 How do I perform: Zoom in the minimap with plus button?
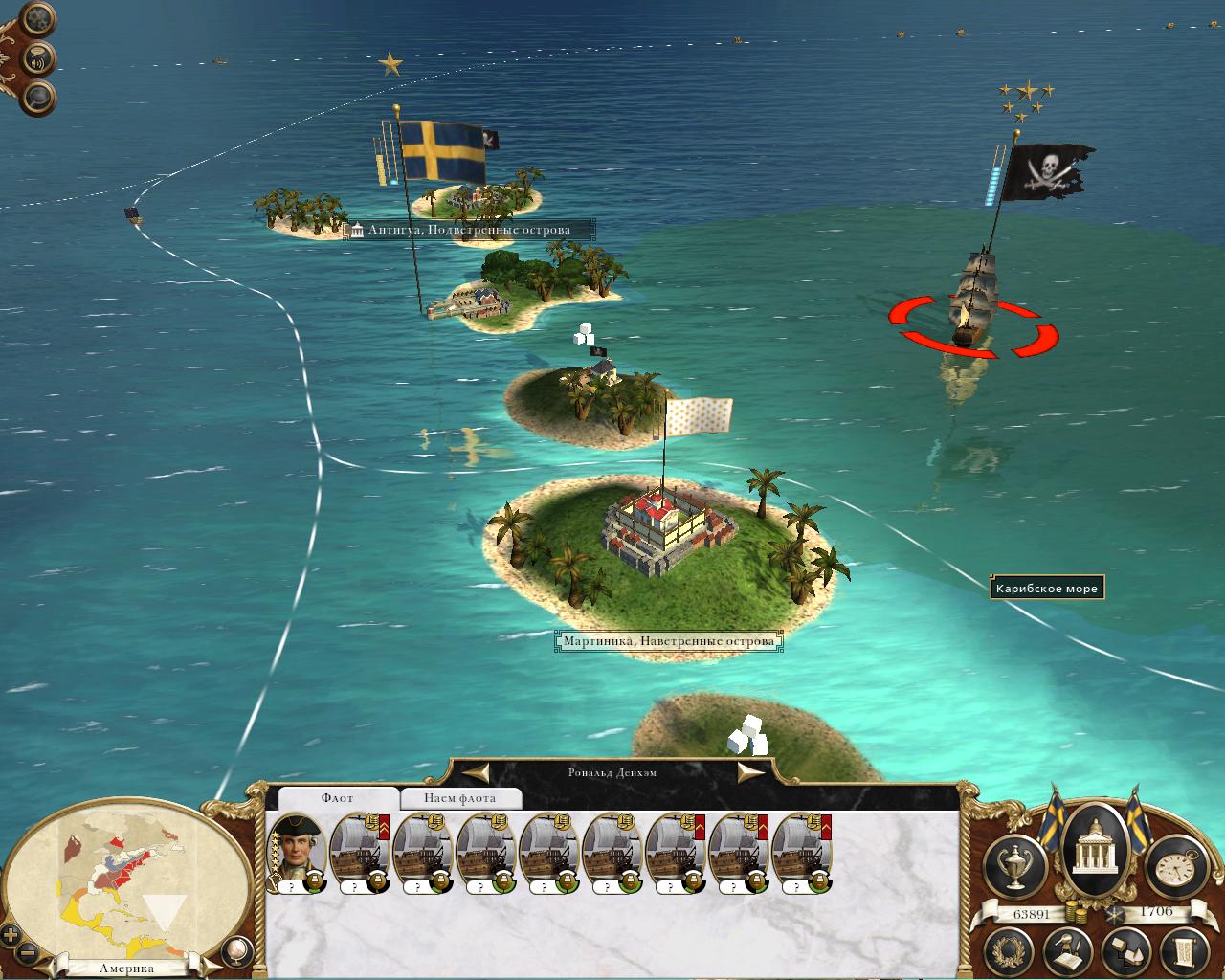pyautogui.click(x=11, y=933)
